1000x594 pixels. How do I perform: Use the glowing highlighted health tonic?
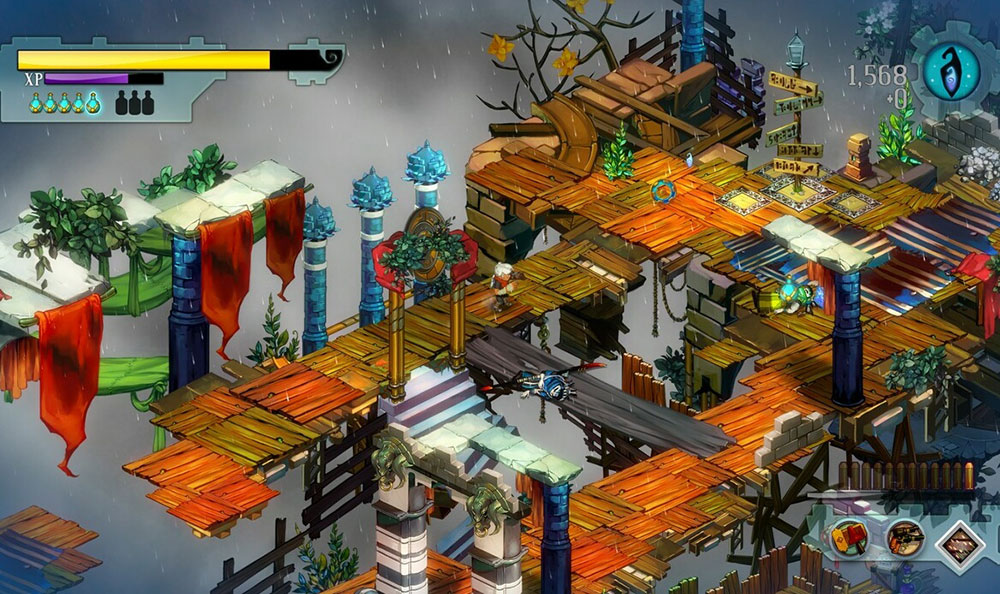click(93, 102)
